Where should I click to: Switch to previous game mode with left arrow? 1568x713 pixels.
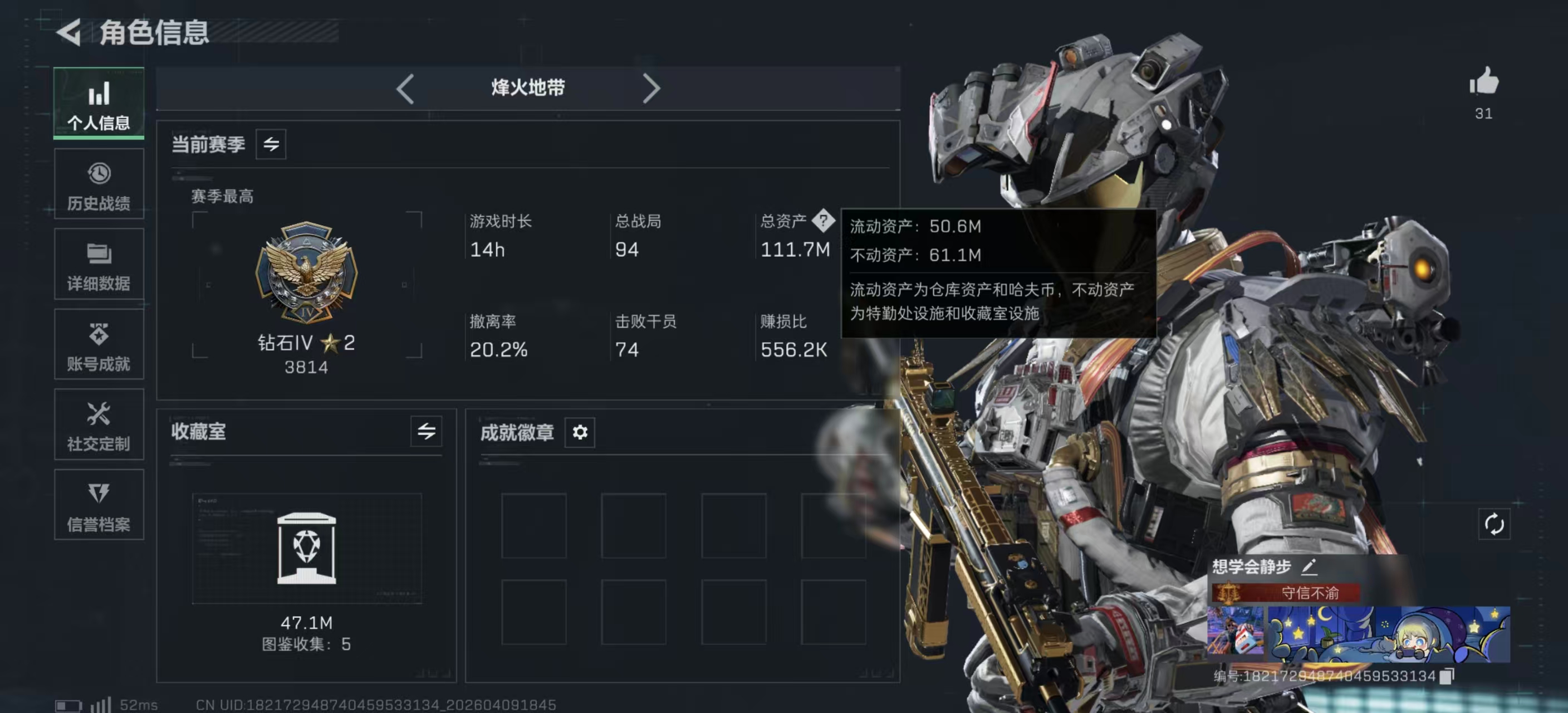[405, 89]
